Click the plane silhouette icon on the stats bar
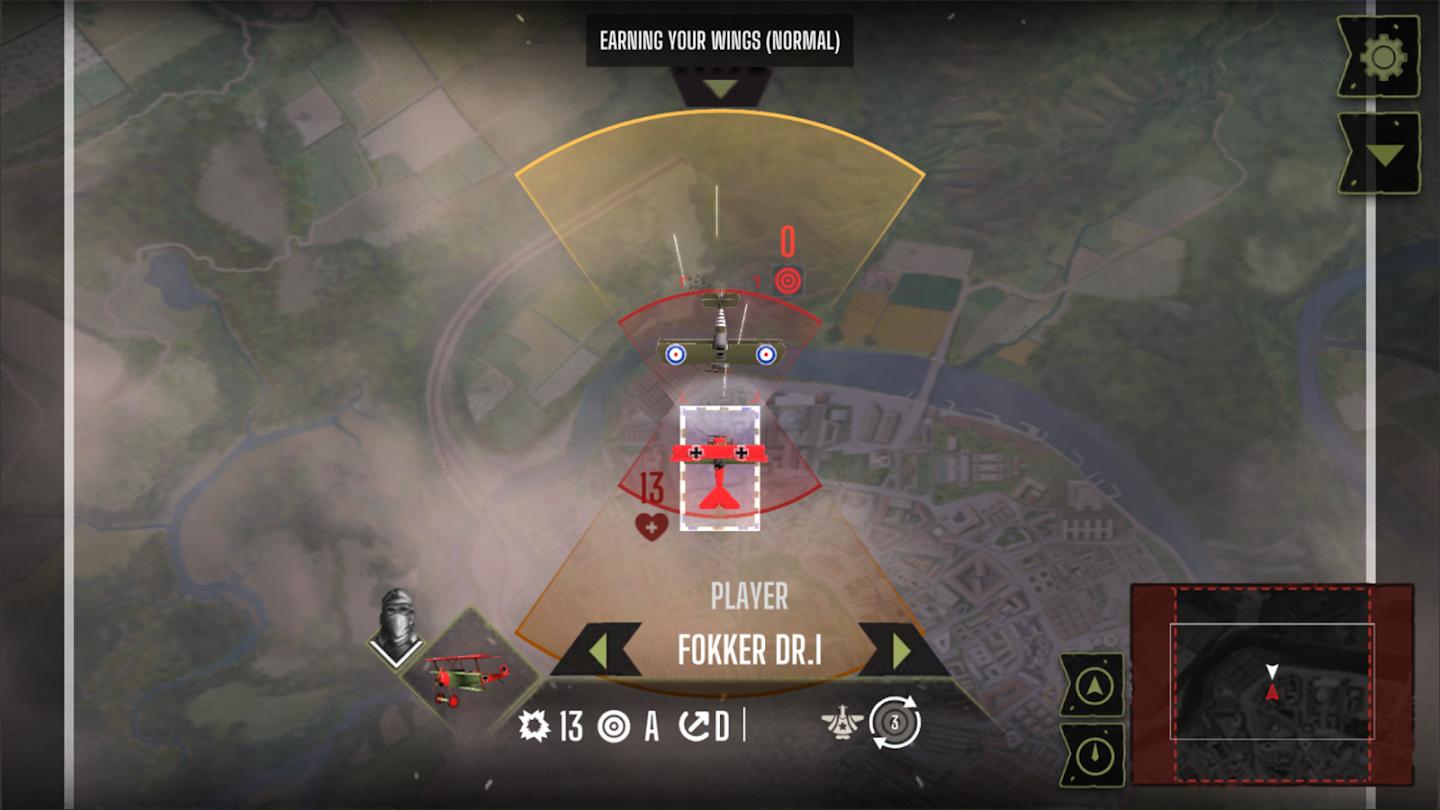The width and height of the screenshot is (1440, 810). click(843, 723)
